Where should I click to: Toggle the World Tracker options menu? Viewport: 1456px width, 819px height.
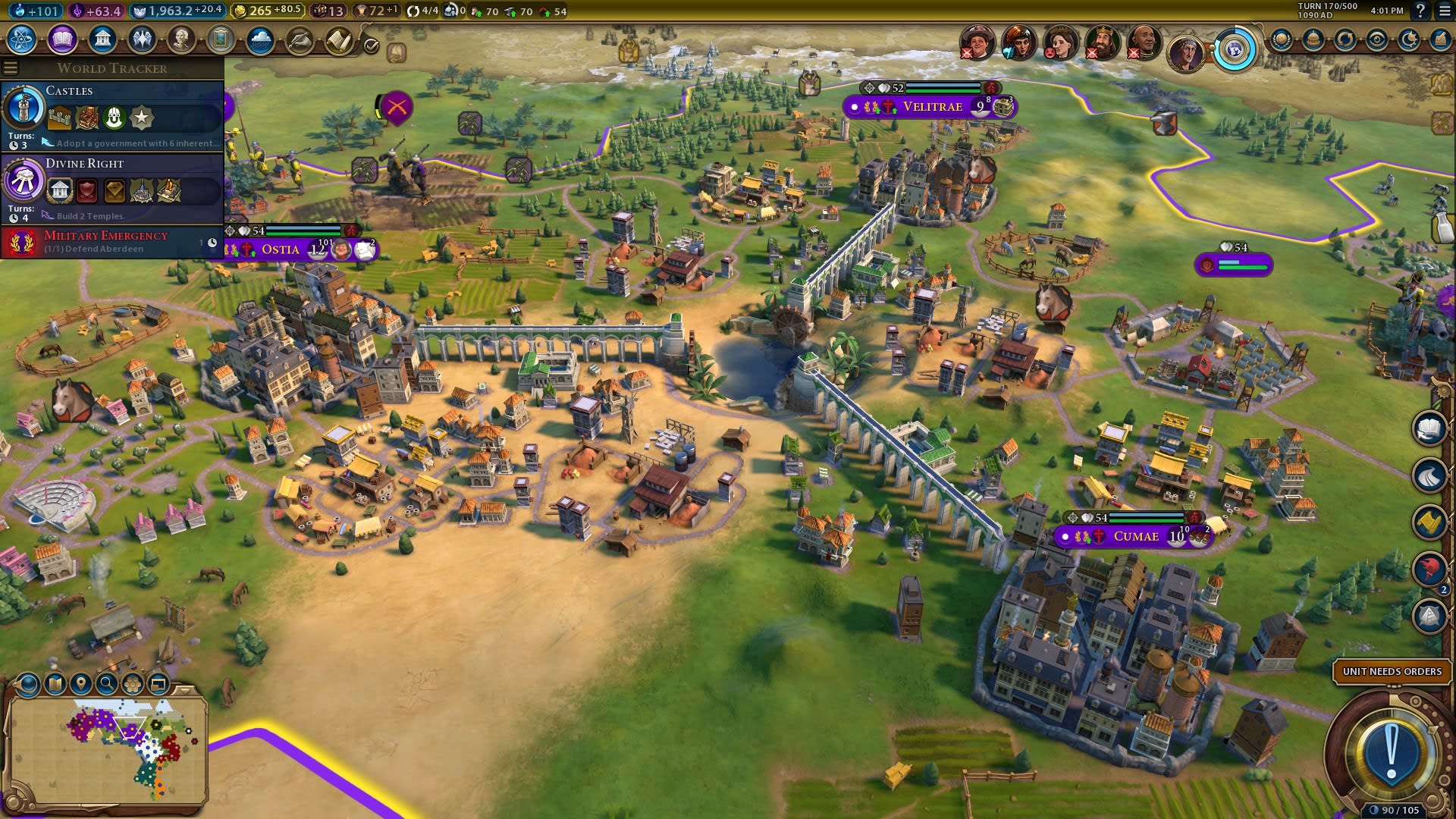coord(11,68)
